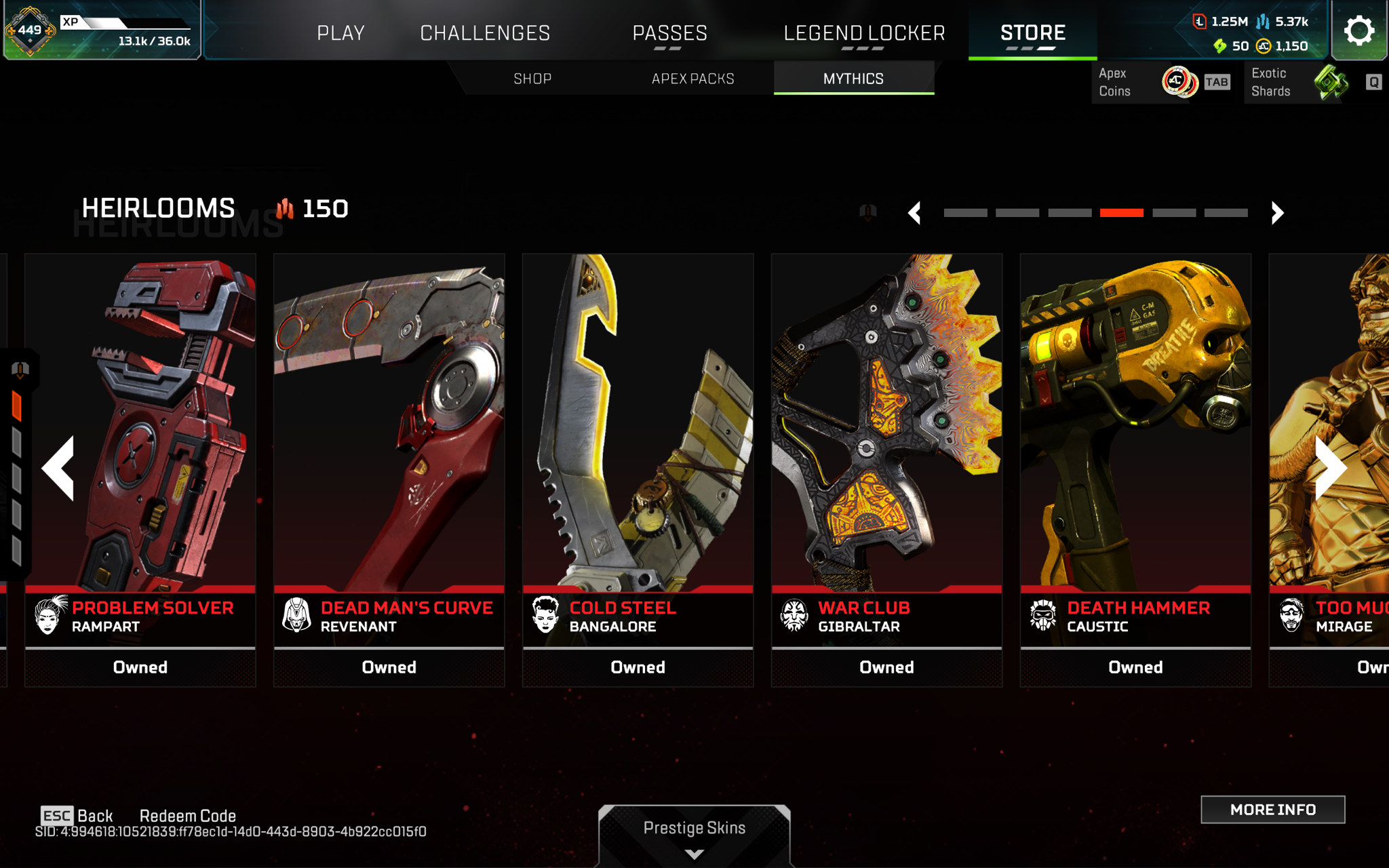This screenshot has width=1389, height=868.
Task: Click the More Info button
Action: point(1272,810)
